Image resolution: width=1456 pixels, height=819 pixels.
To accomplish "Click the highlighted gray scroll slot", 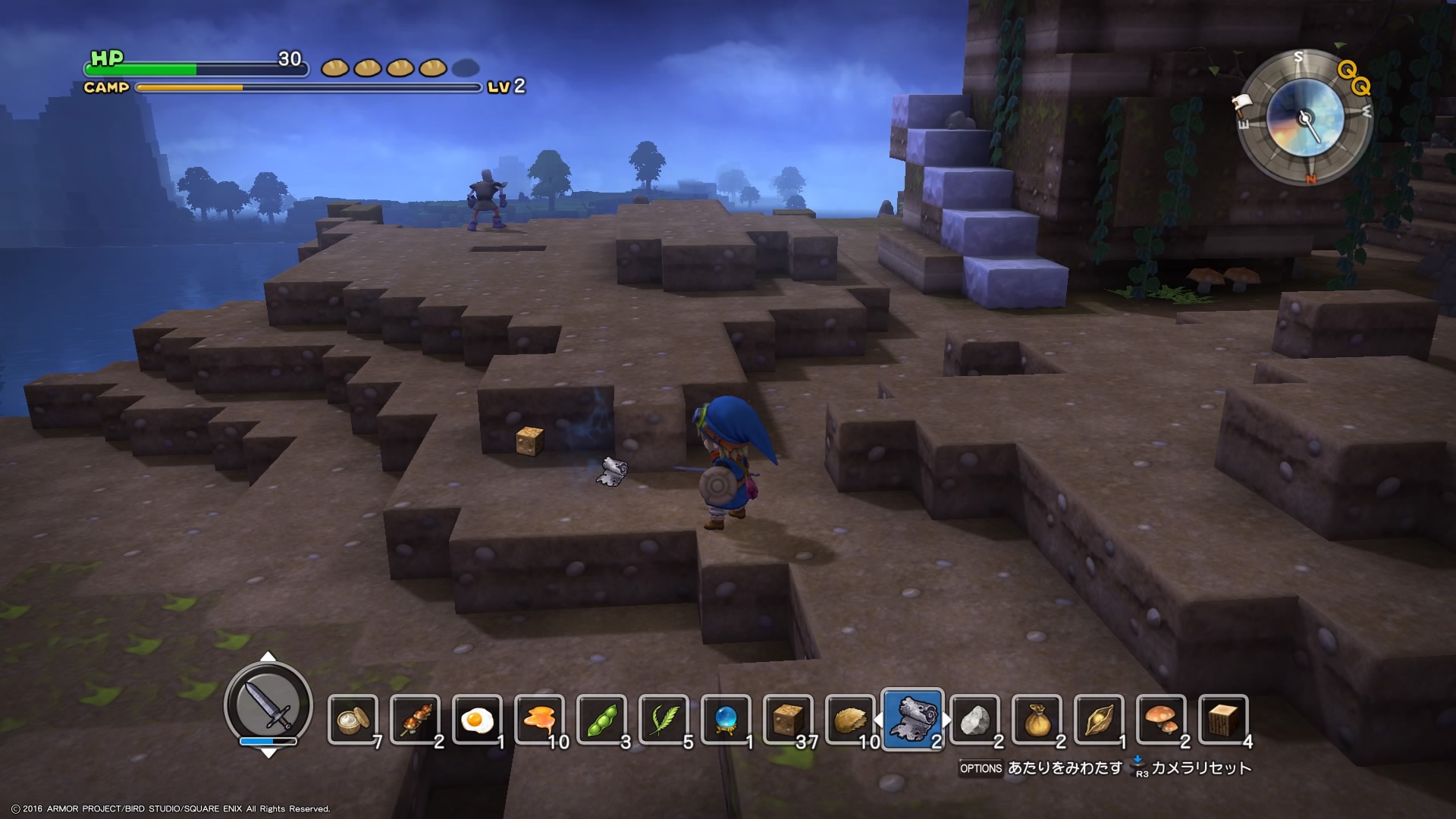I will 913,719.
